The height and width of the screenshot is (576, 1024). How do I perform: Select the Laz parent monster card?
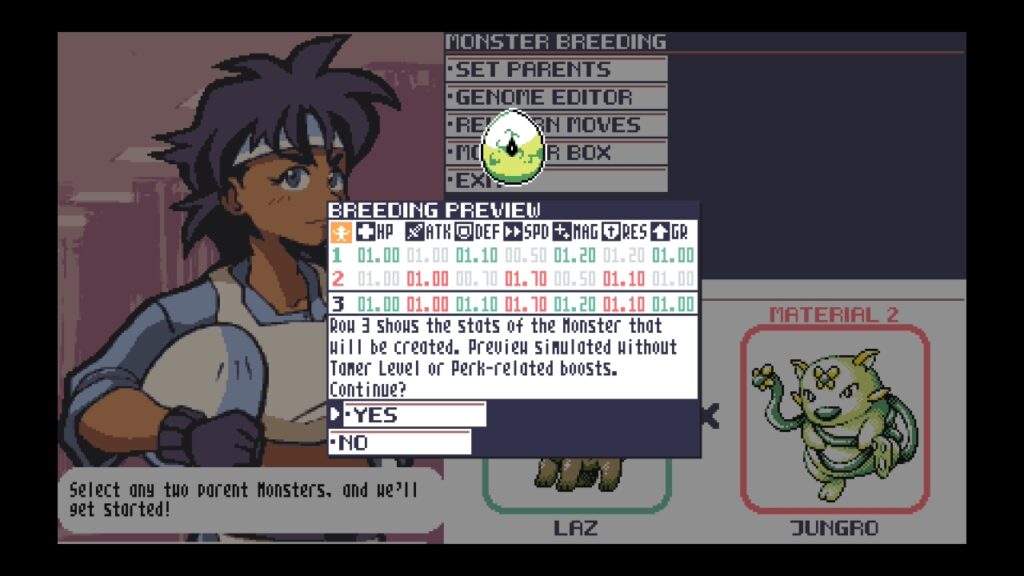577,485
